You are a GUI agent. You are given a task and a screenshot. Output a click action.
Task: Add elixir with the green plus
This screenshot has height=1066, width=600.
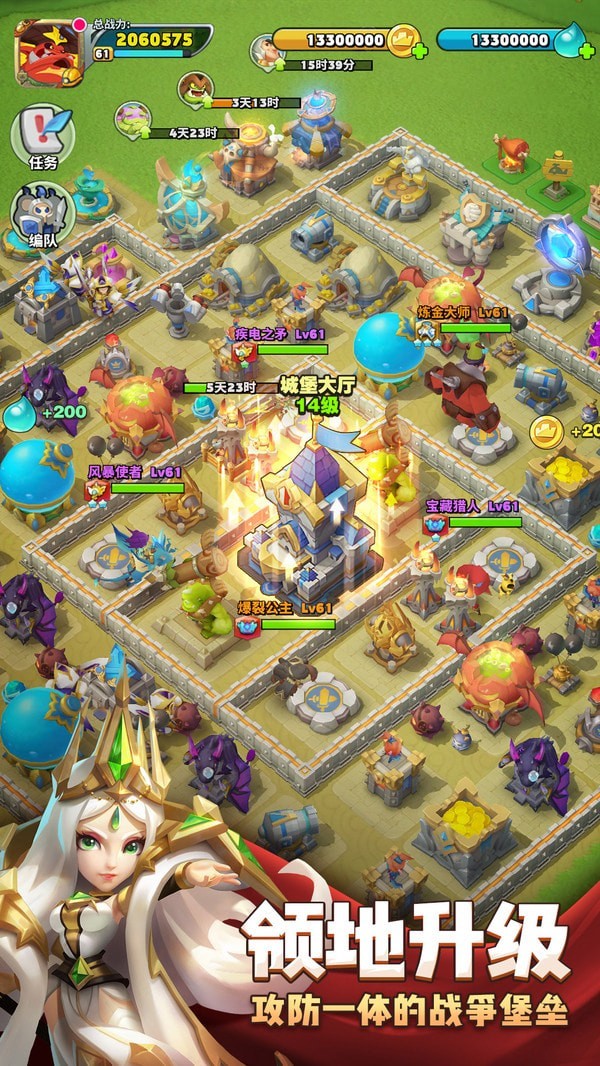coord(587,49)
